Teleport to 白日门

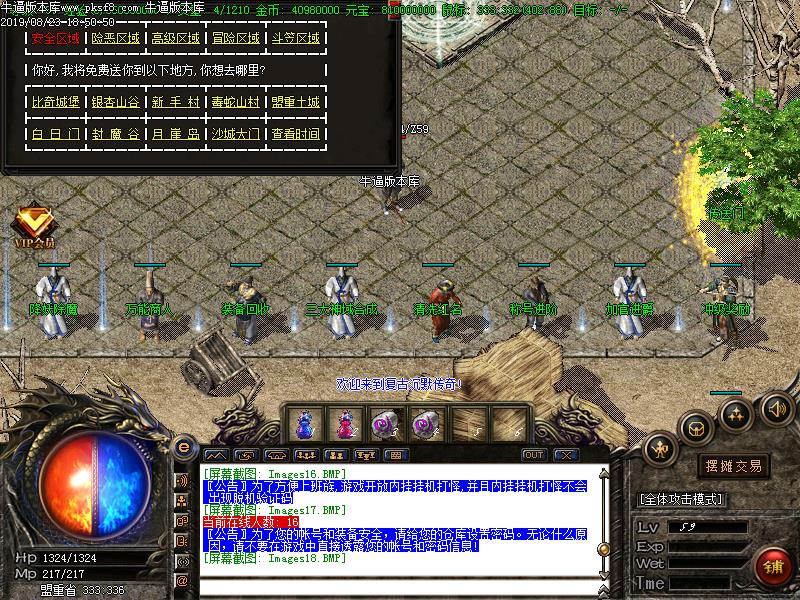point(55,134)
